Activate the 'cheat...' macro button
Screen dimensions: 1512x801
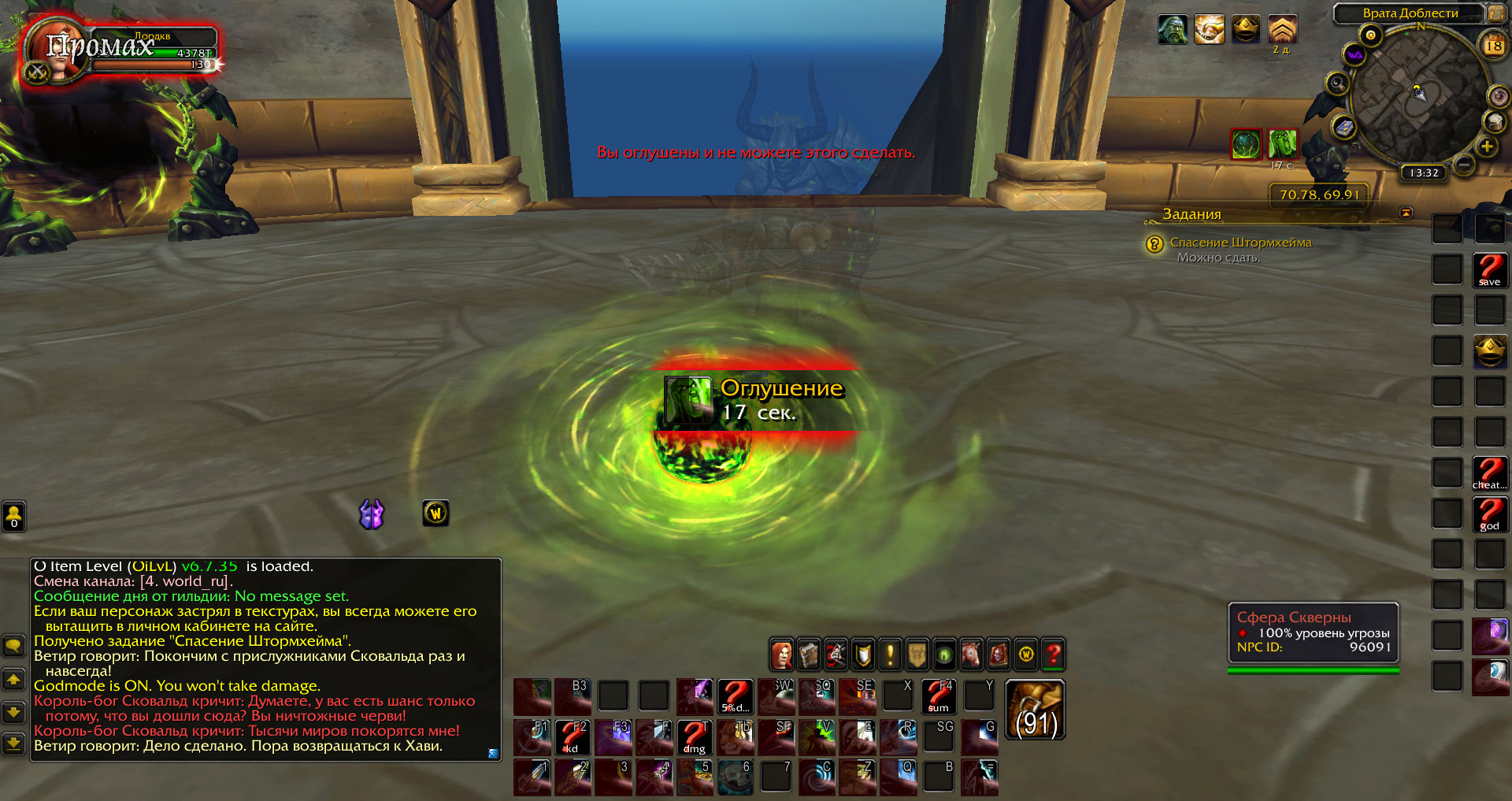(x=1489, y=473)
